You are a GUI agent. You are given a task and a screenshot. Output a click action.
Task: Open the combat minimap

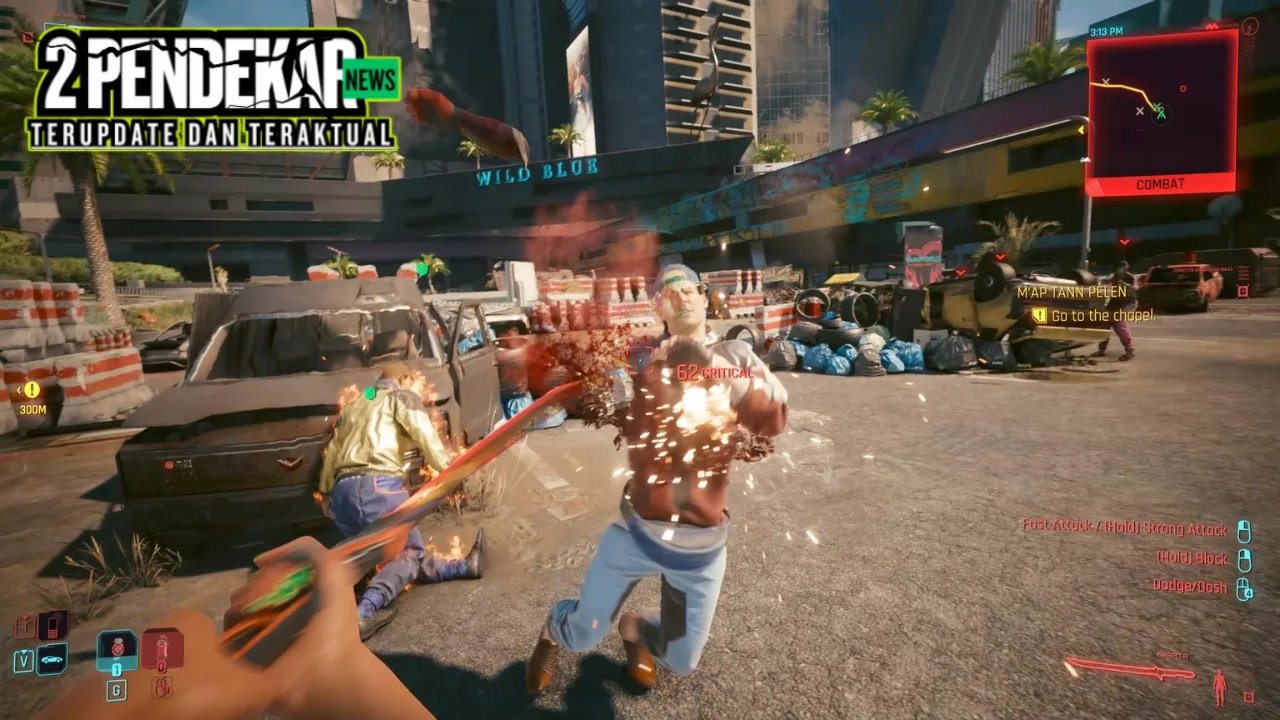pyautogui.click(x=1162, y=108)
